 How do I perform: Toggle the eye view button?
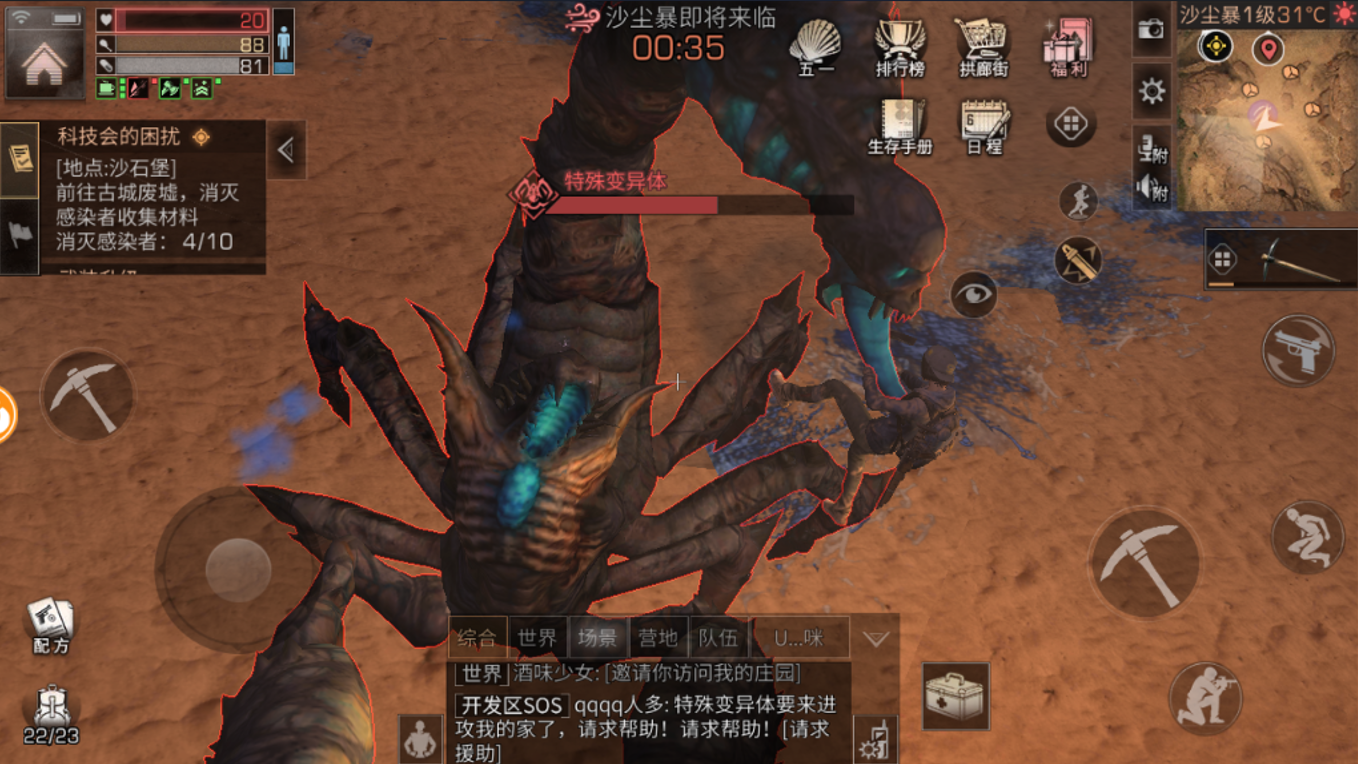[x=973, y=294]
